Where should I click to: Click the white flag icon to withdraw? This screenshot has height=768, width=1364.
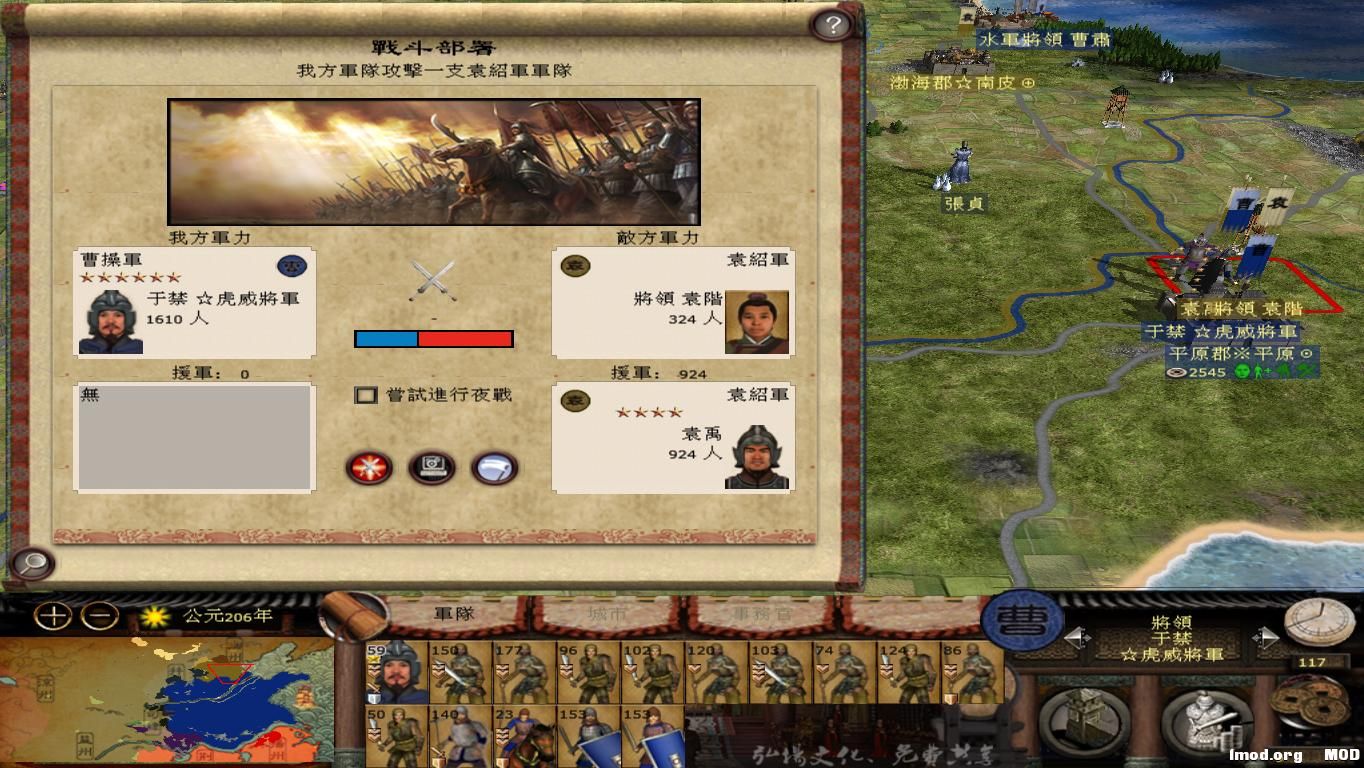point(494,467)
